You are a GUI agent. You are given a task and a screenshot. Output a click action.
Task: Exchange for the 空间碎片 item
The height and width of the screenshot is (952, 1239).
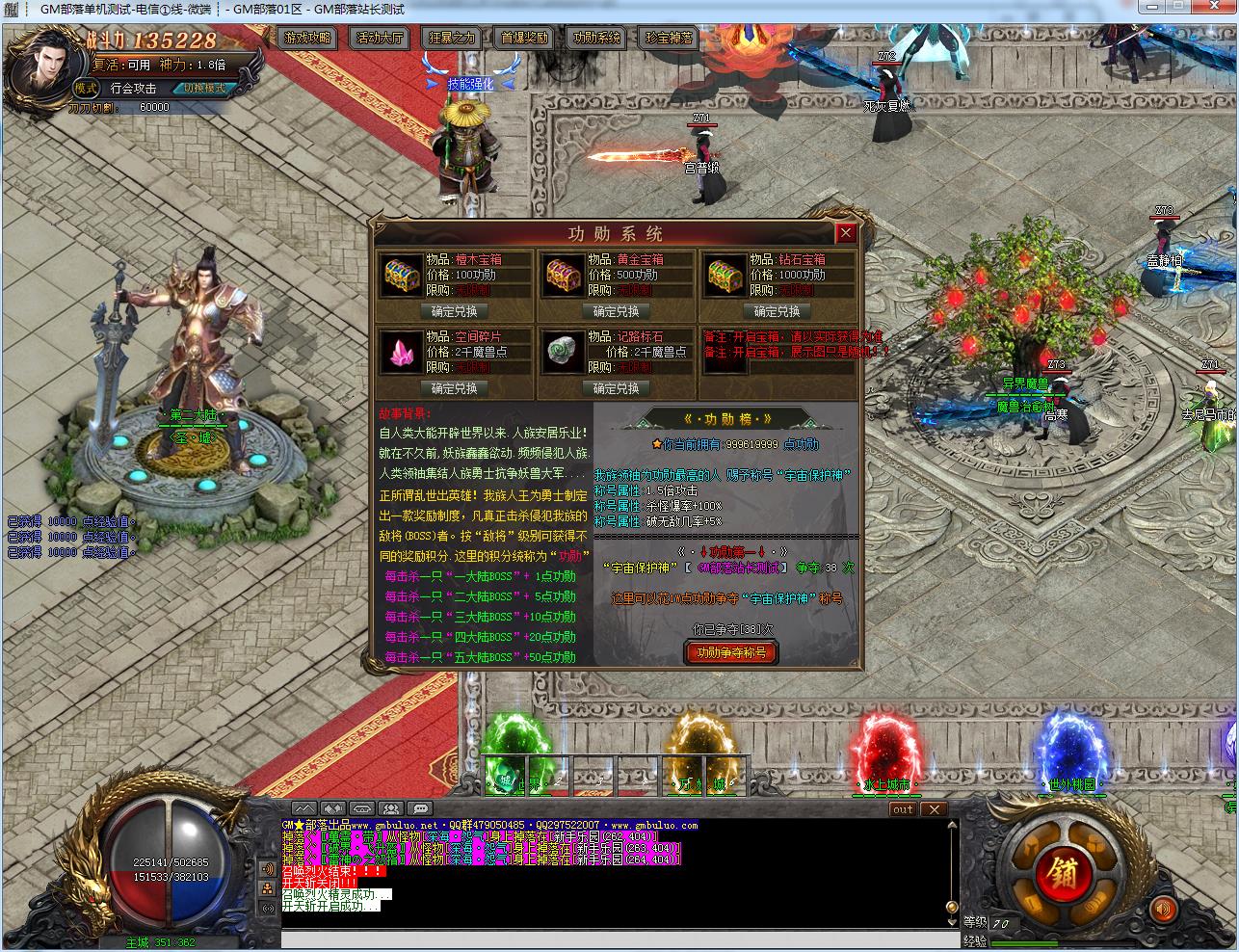[x=454, y=388]
